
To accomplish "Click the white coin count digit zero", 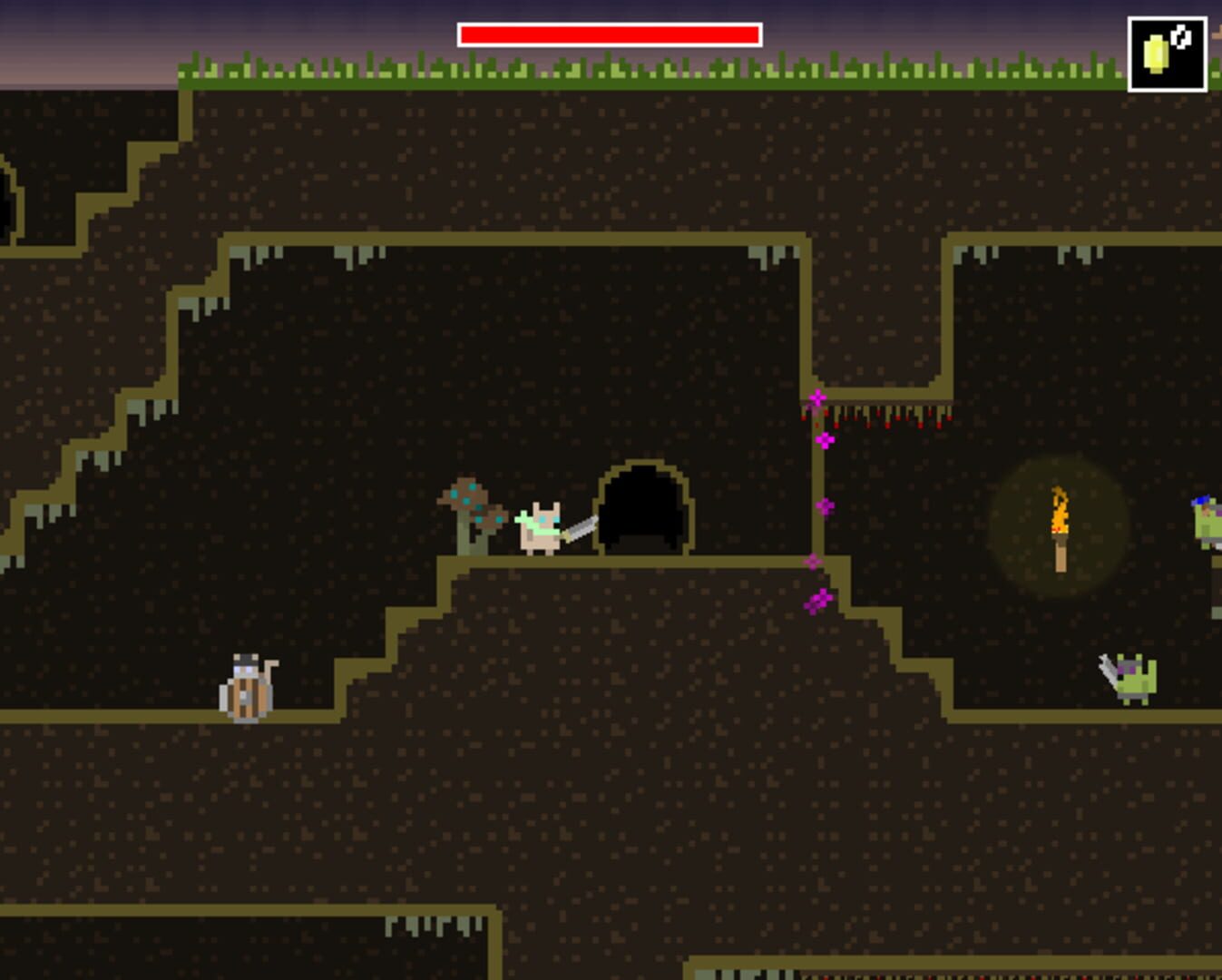I will pos(1180,36).
